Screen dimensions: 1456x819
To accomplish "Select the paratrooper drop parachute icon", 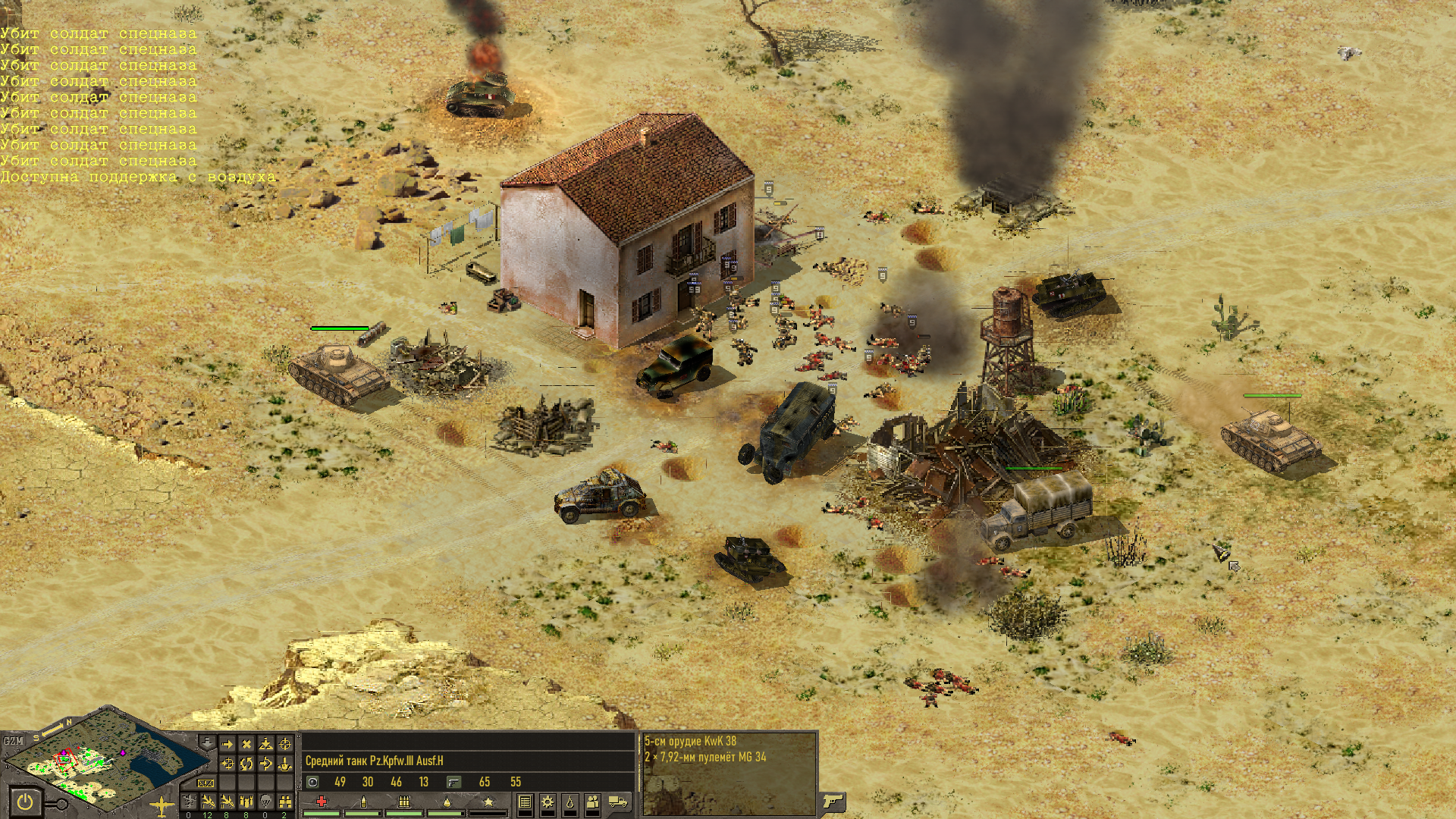I will 265,802.
